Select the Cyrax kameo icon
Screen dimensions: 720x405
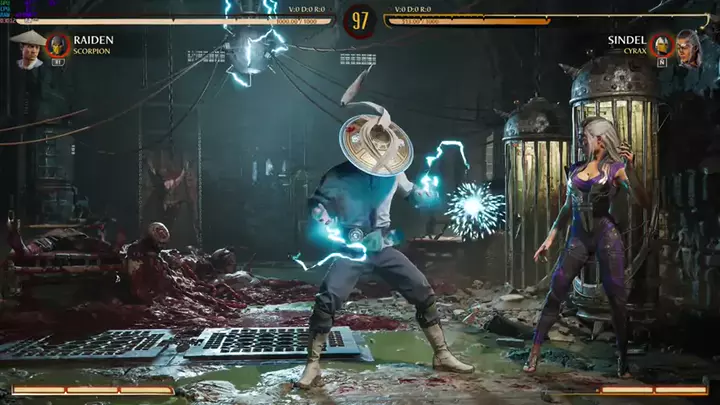pos(660,45)
